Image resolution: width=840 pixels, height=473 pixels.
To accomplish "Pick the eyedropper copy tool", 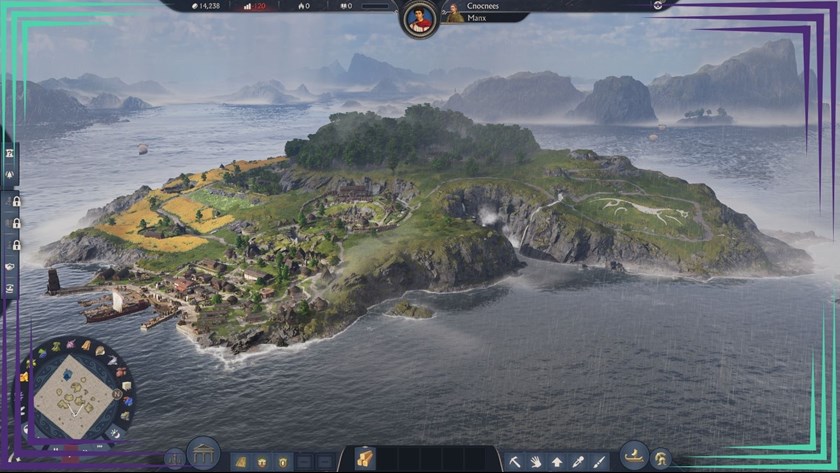I will click(x=578, y=461).
